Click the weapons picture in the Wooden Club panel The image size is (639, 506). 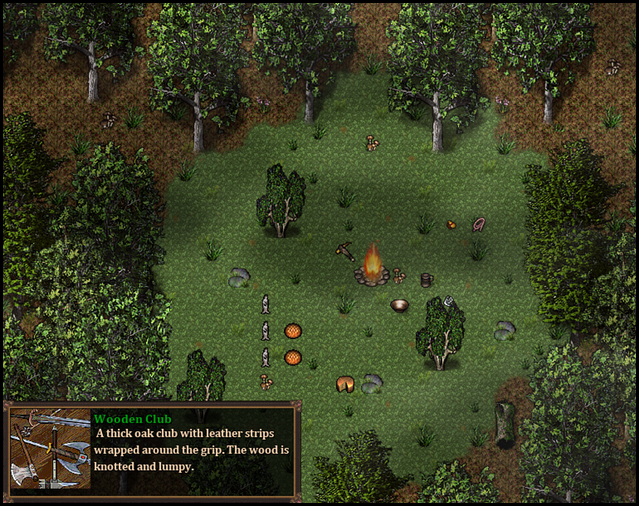tap(50, 449)
